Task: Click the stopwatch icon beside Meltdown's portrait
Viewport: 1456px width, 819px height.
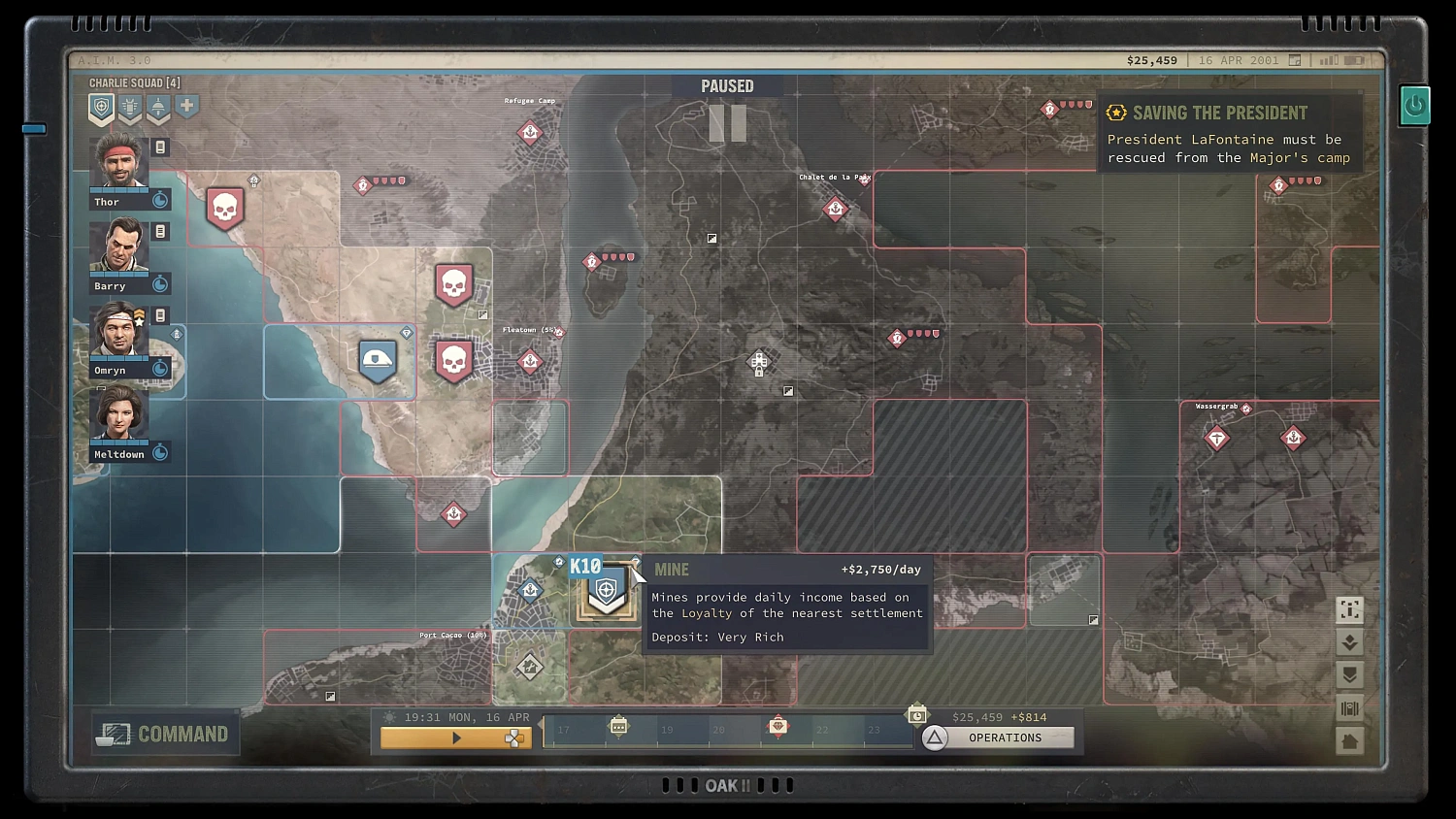Action: pos(160,451)
